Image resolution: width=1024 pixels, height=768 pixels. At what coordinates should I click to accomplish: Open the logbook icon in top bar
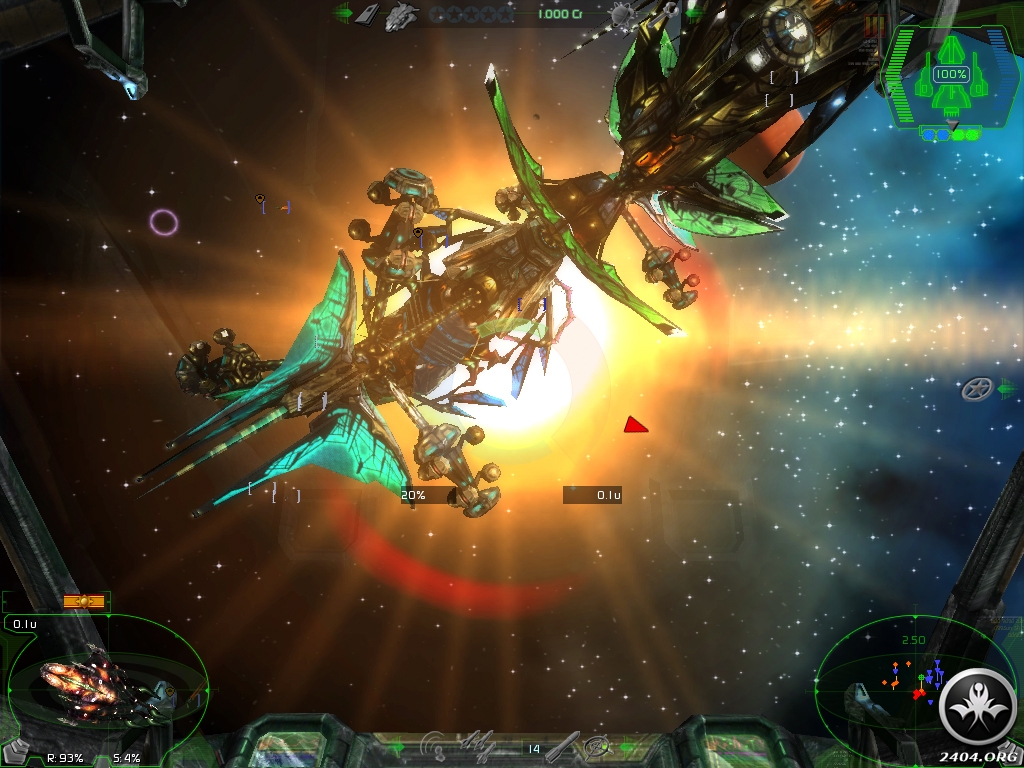[368, 14]
